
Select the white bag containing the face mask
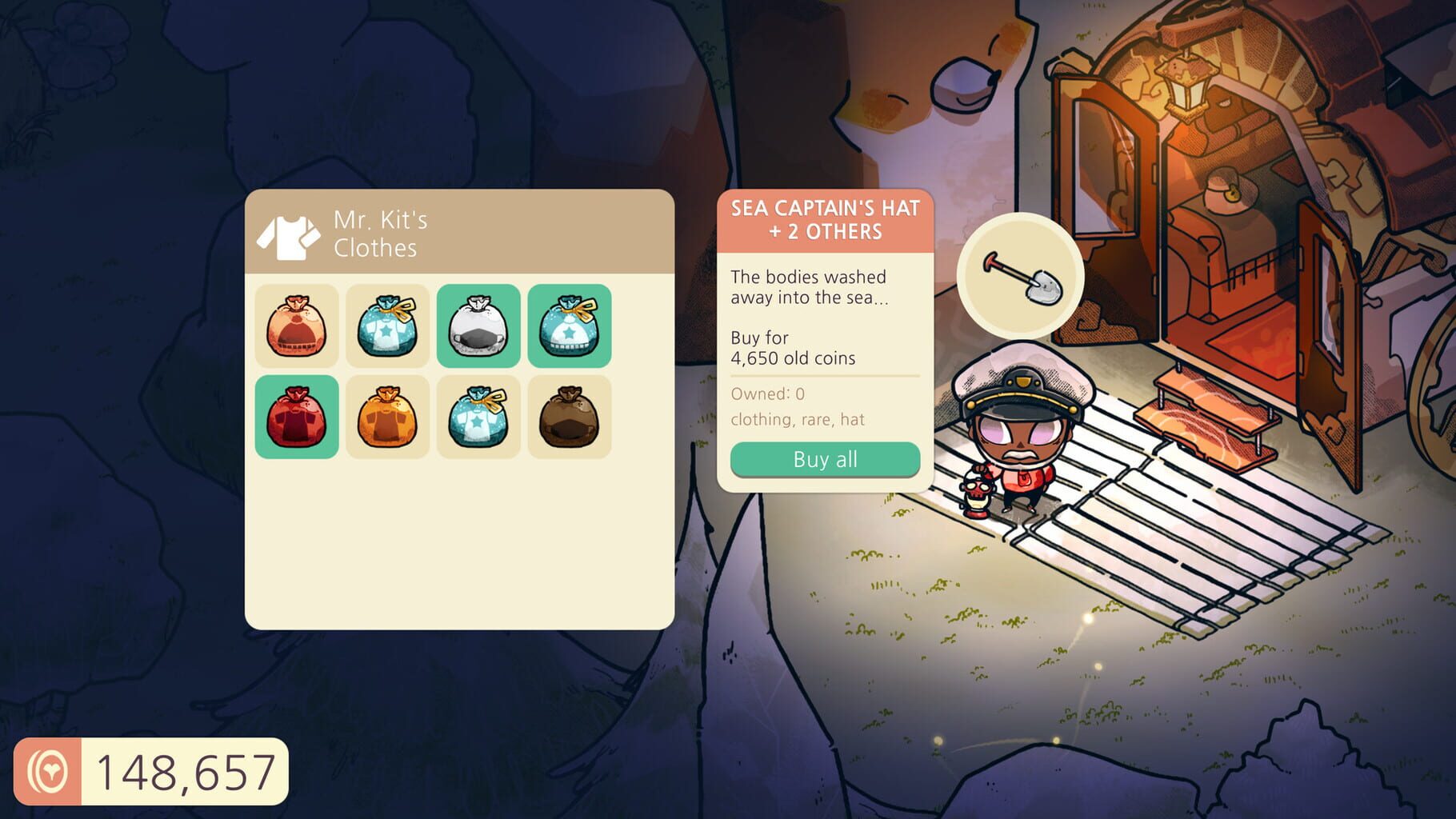(478, 326)
